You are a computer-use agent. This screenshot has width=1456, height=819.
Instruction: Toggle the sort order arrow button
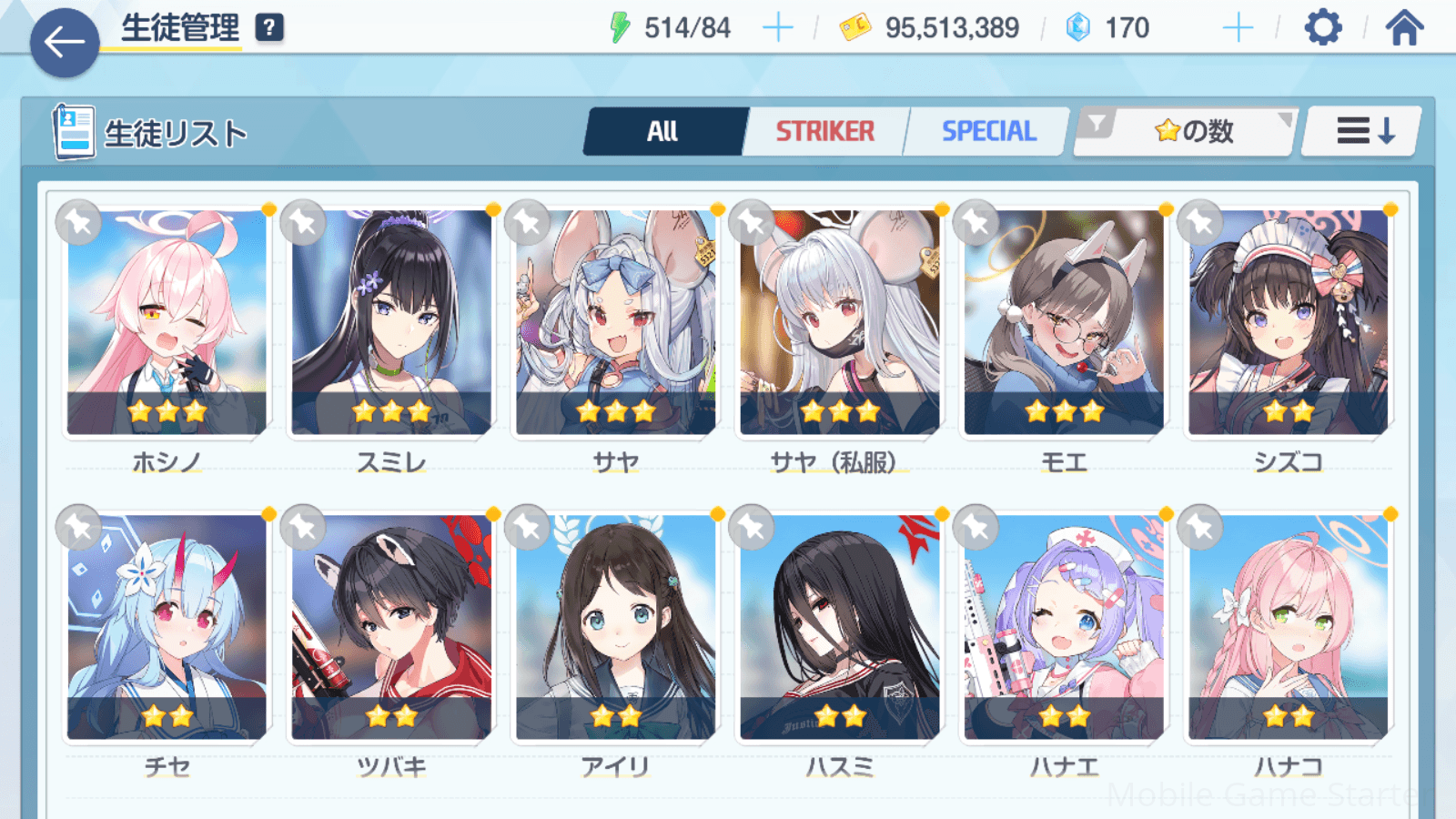coord(1363,132)
